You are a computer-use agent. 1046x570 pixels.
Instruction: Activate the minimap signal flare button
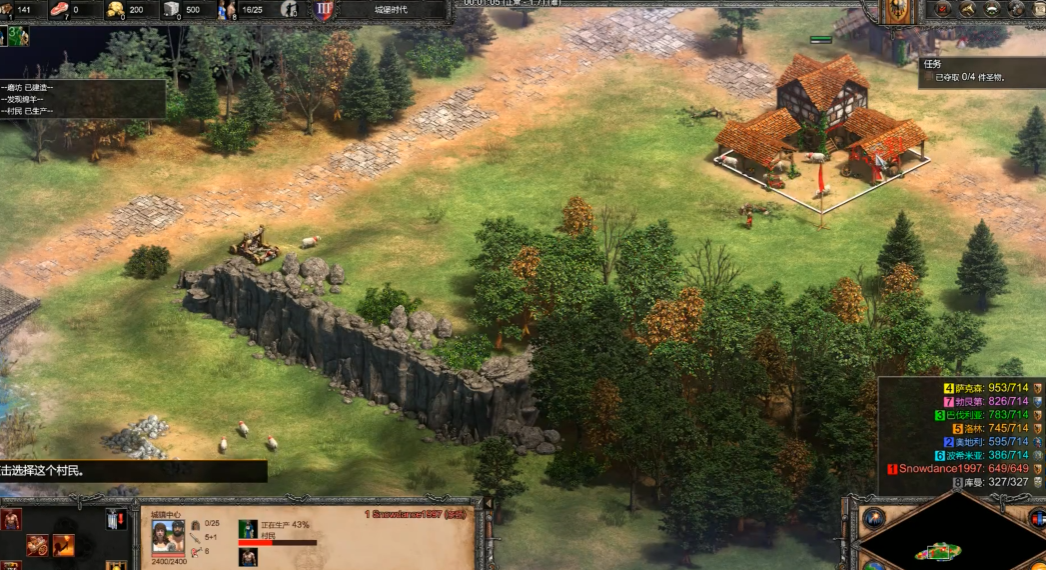click(874, 518)
